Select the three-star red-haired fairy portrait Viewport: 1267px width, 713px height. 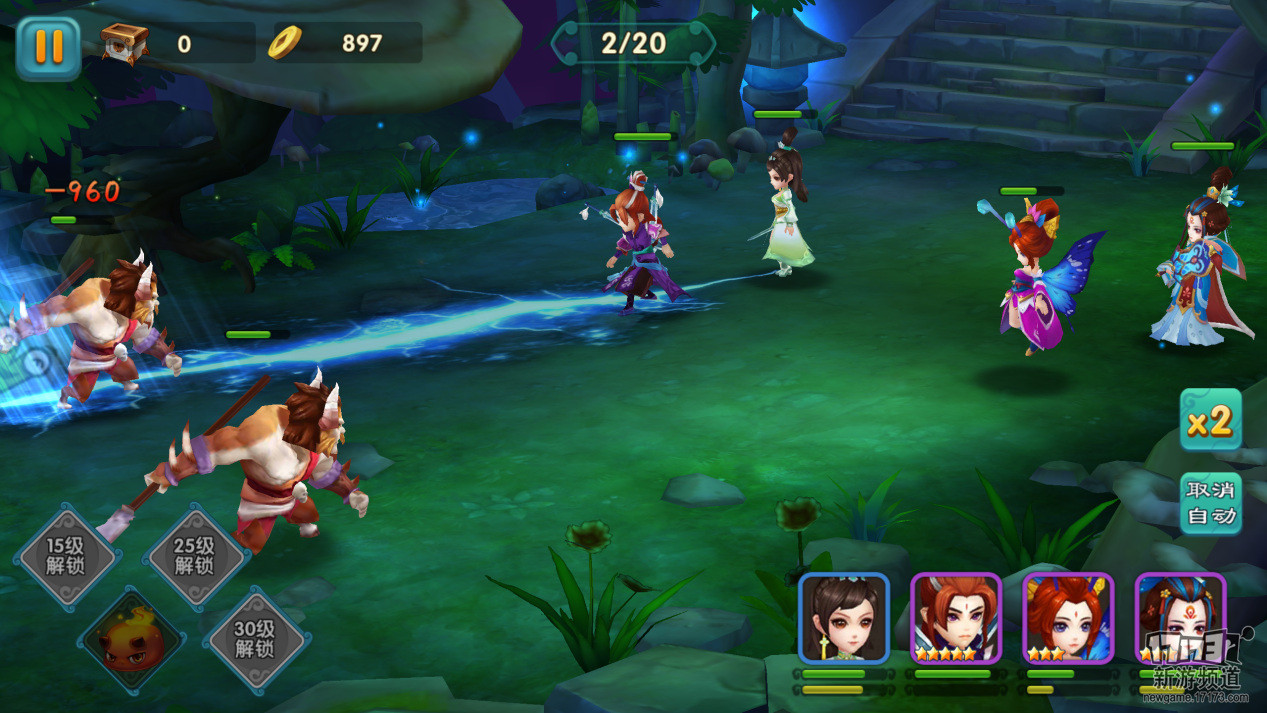pos(1068,619)
